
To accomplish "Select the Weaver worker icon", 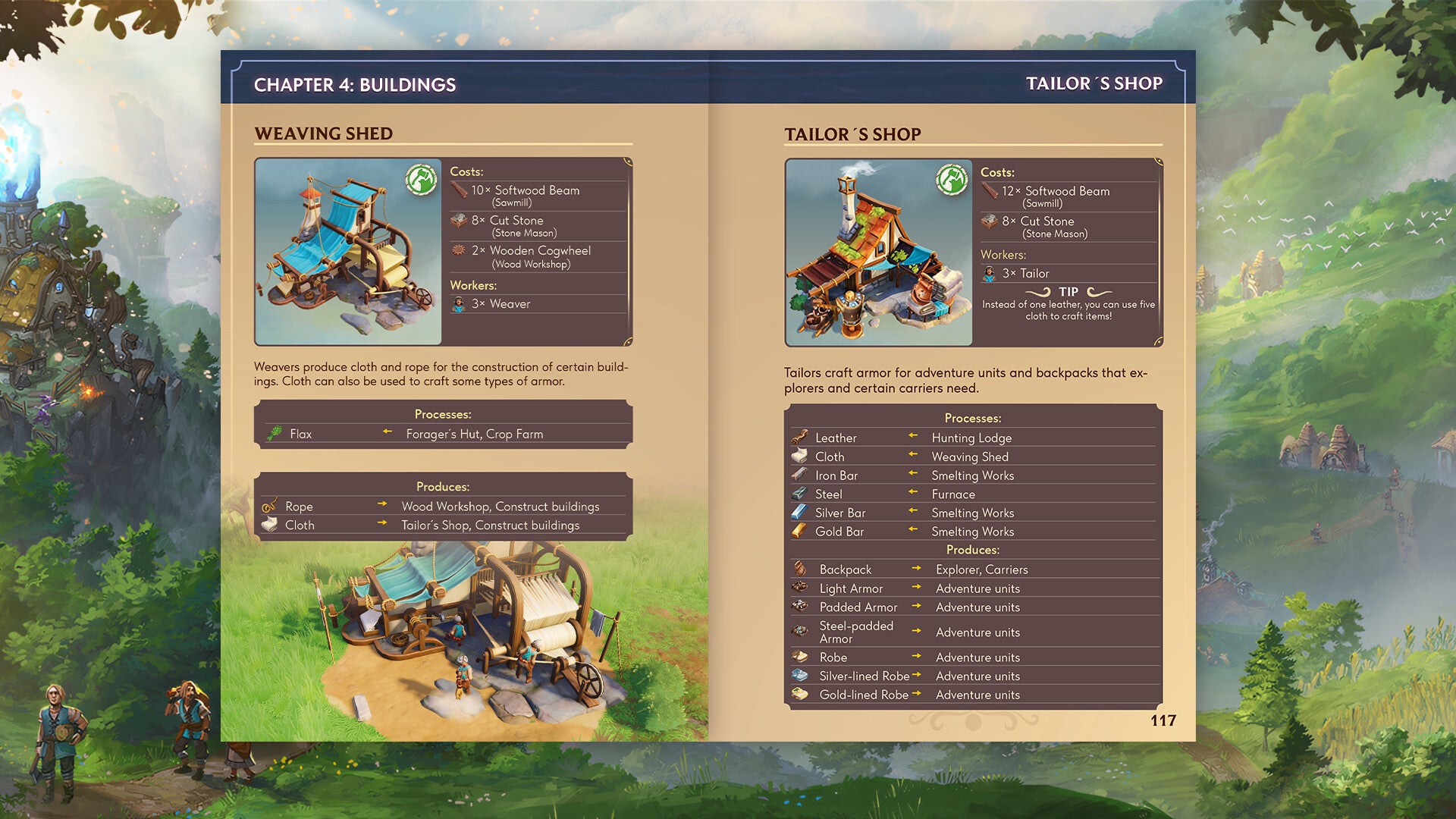I will (457, 303).
